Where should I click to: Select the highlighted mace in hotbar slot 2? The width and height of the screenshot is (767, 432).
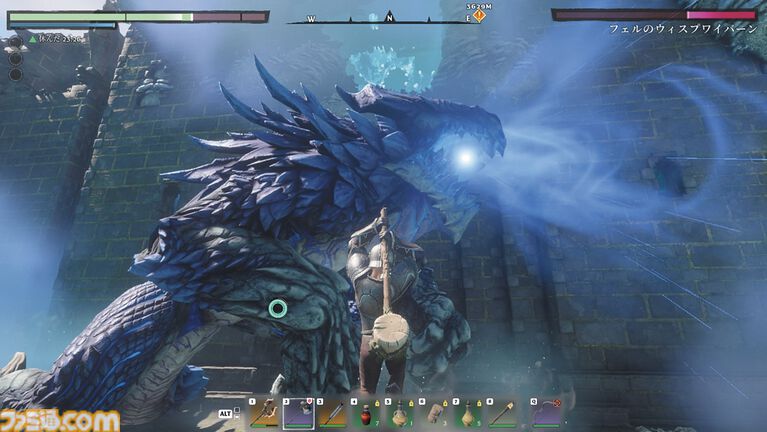coord(298,413)
